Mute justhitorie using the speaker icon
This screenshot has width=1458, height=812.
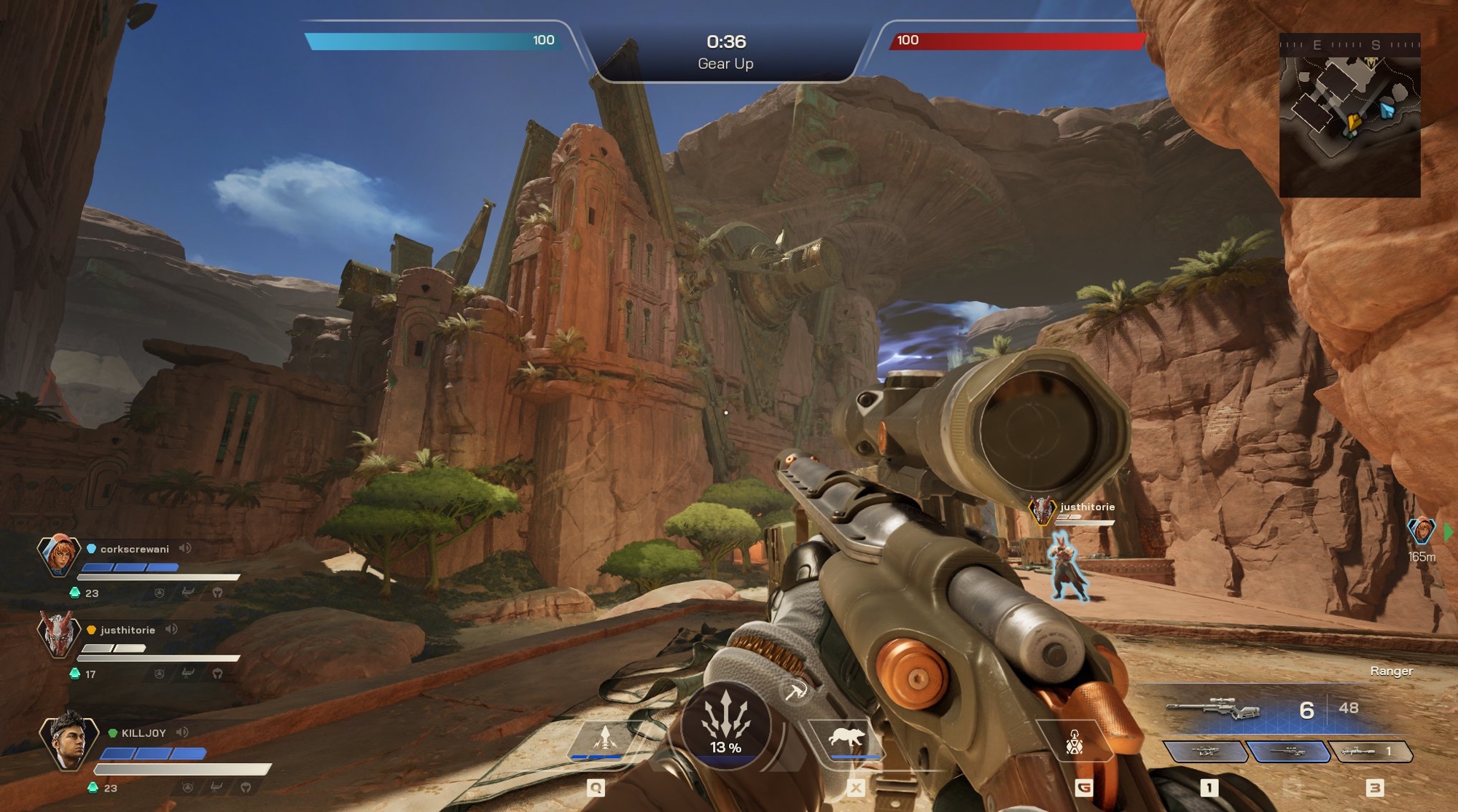tap(171, 629)
